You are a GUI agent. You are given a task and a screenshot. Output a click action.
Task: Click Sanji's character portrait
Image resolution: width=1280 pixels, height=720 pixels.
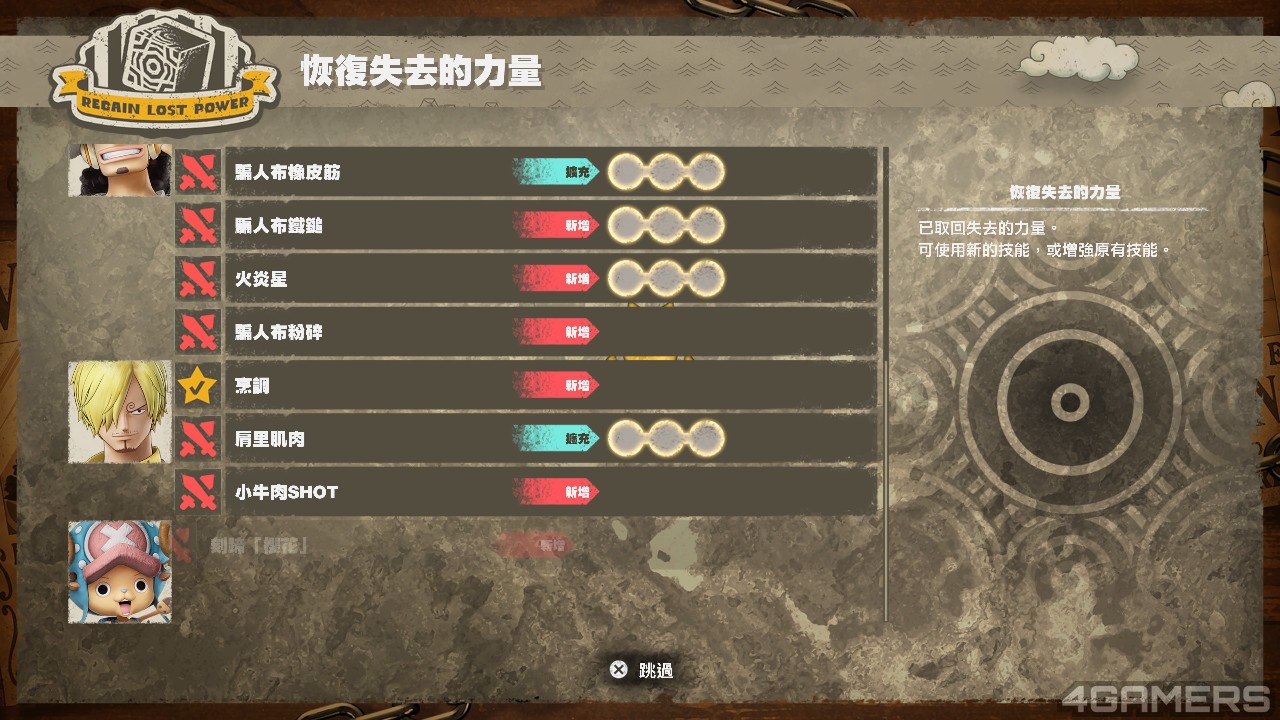(119, 412)
